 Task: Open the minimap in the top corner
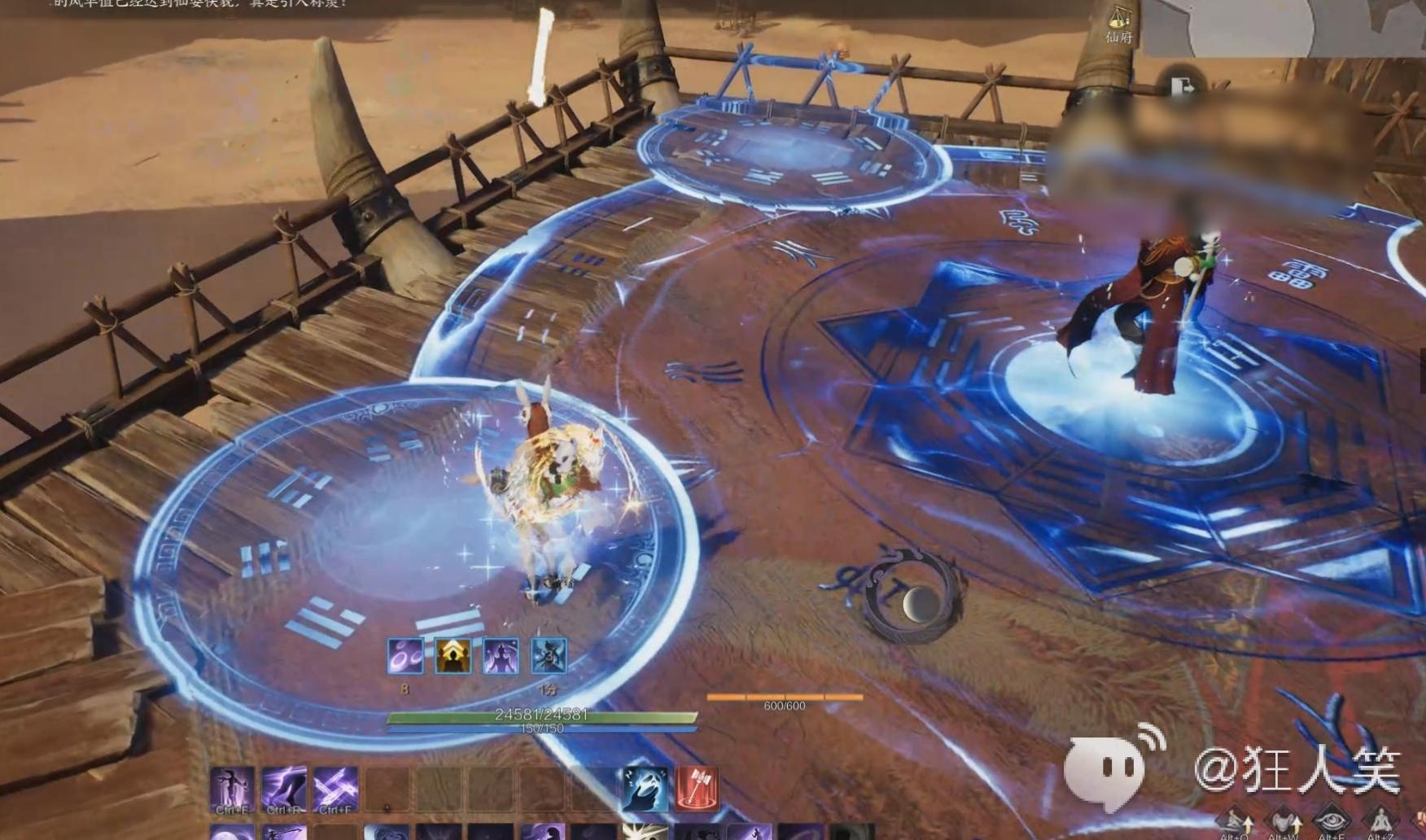pos(1284,27)
